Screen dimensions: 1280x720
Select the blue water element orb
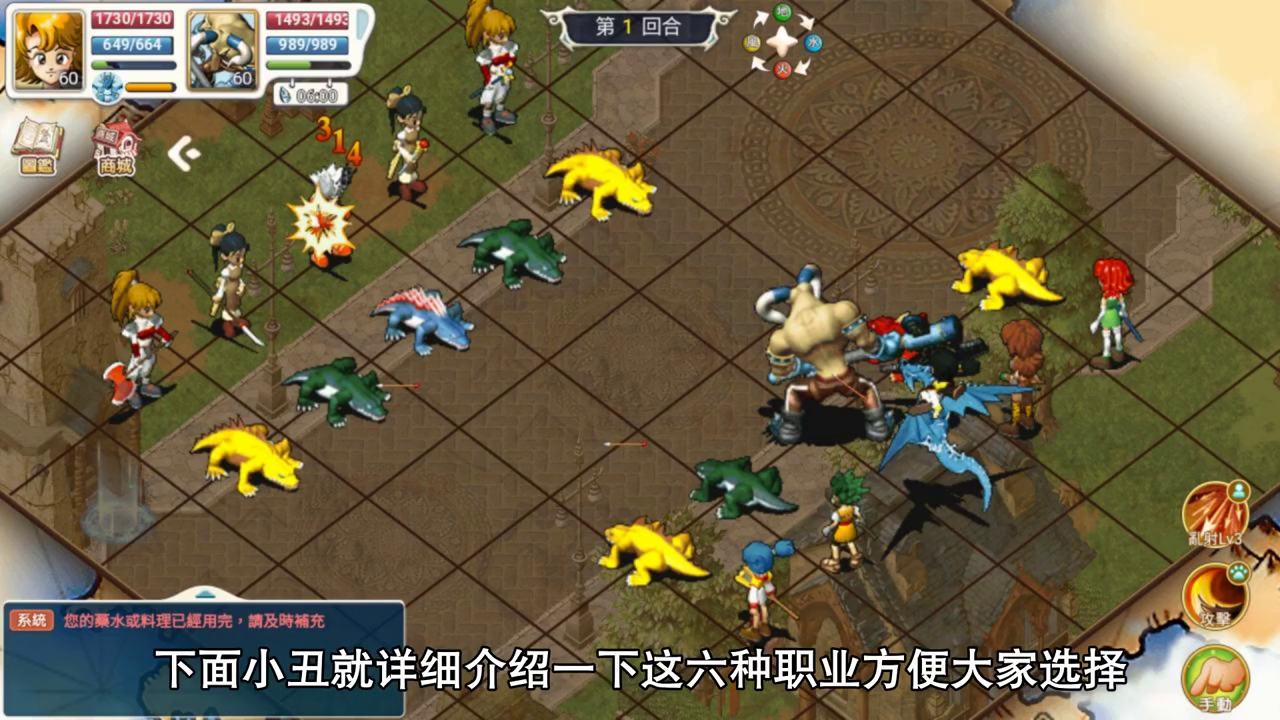coord(813,43)
